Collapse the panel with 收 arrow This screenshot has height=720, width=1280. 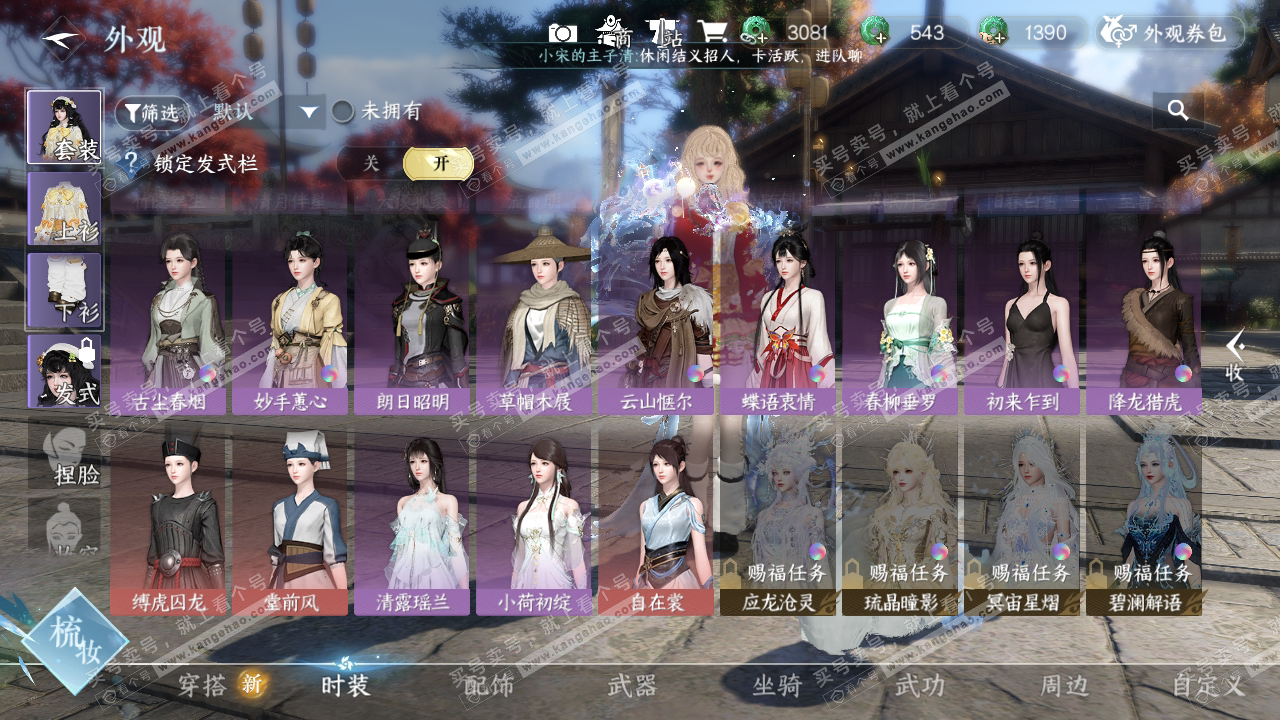coord(1236,355)
